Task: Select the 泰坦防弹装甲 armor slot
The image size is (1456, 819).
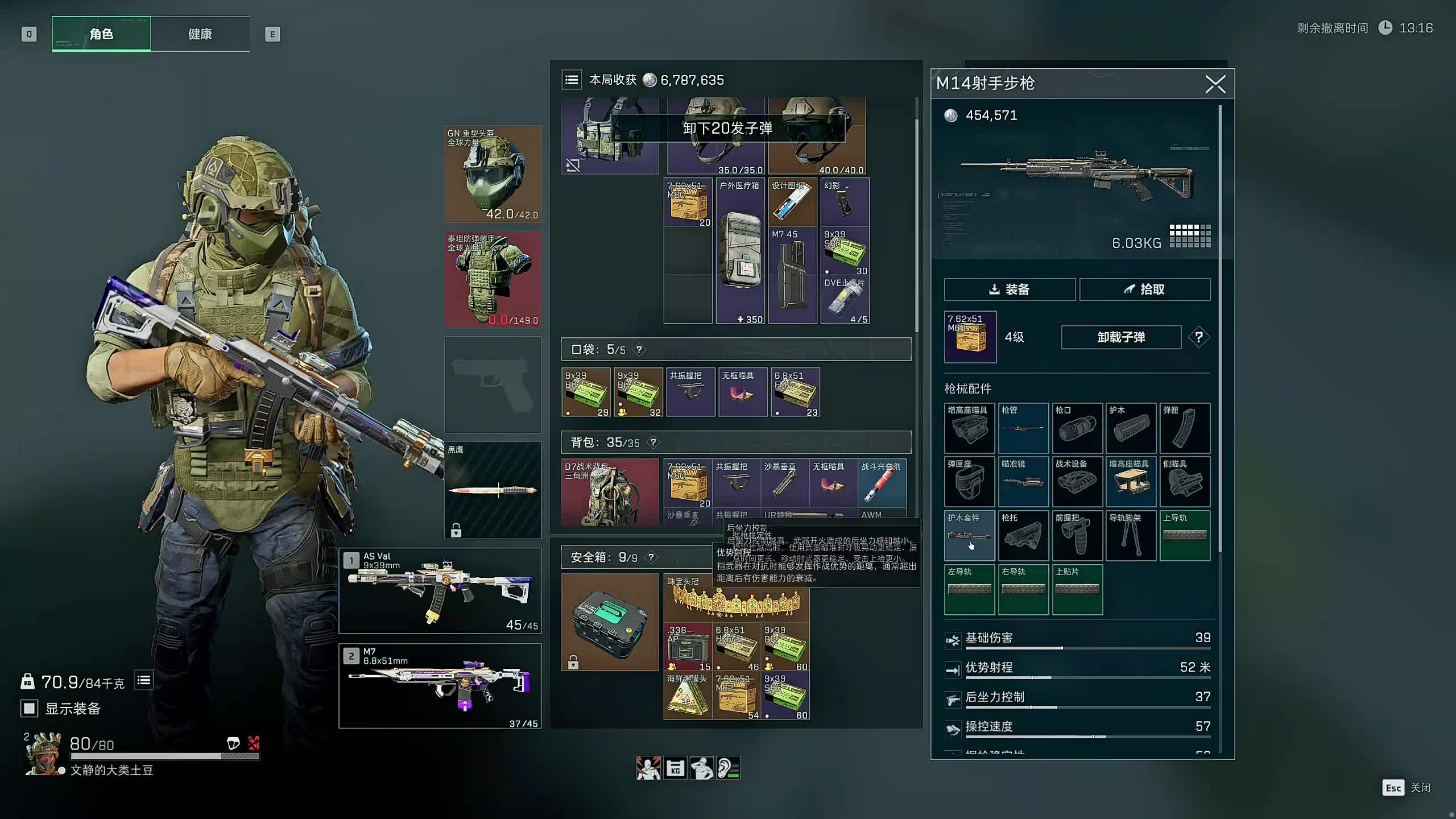Action: (x=493, y=279)
